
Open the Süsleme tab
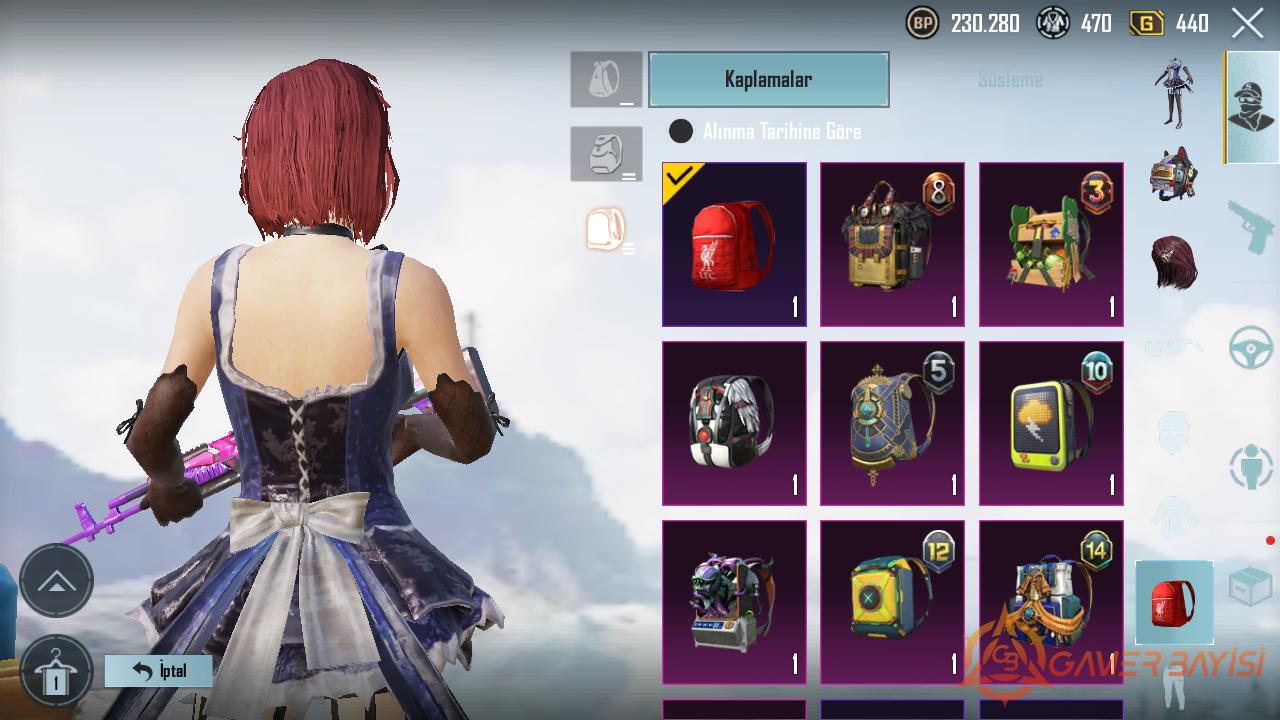(1010, 80)
